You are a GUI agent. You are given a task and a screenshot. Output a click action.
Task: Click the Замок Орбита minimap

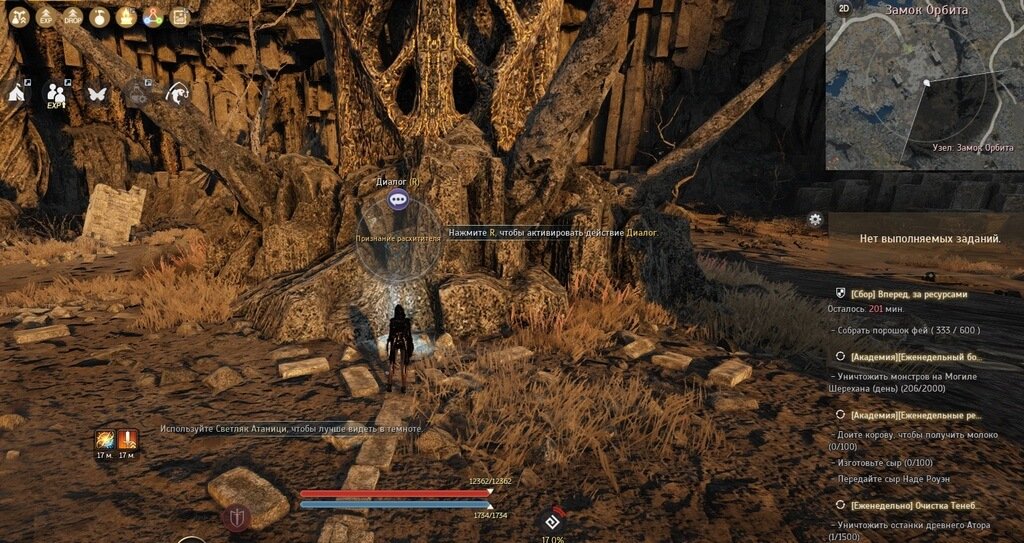tap(925, 90)
